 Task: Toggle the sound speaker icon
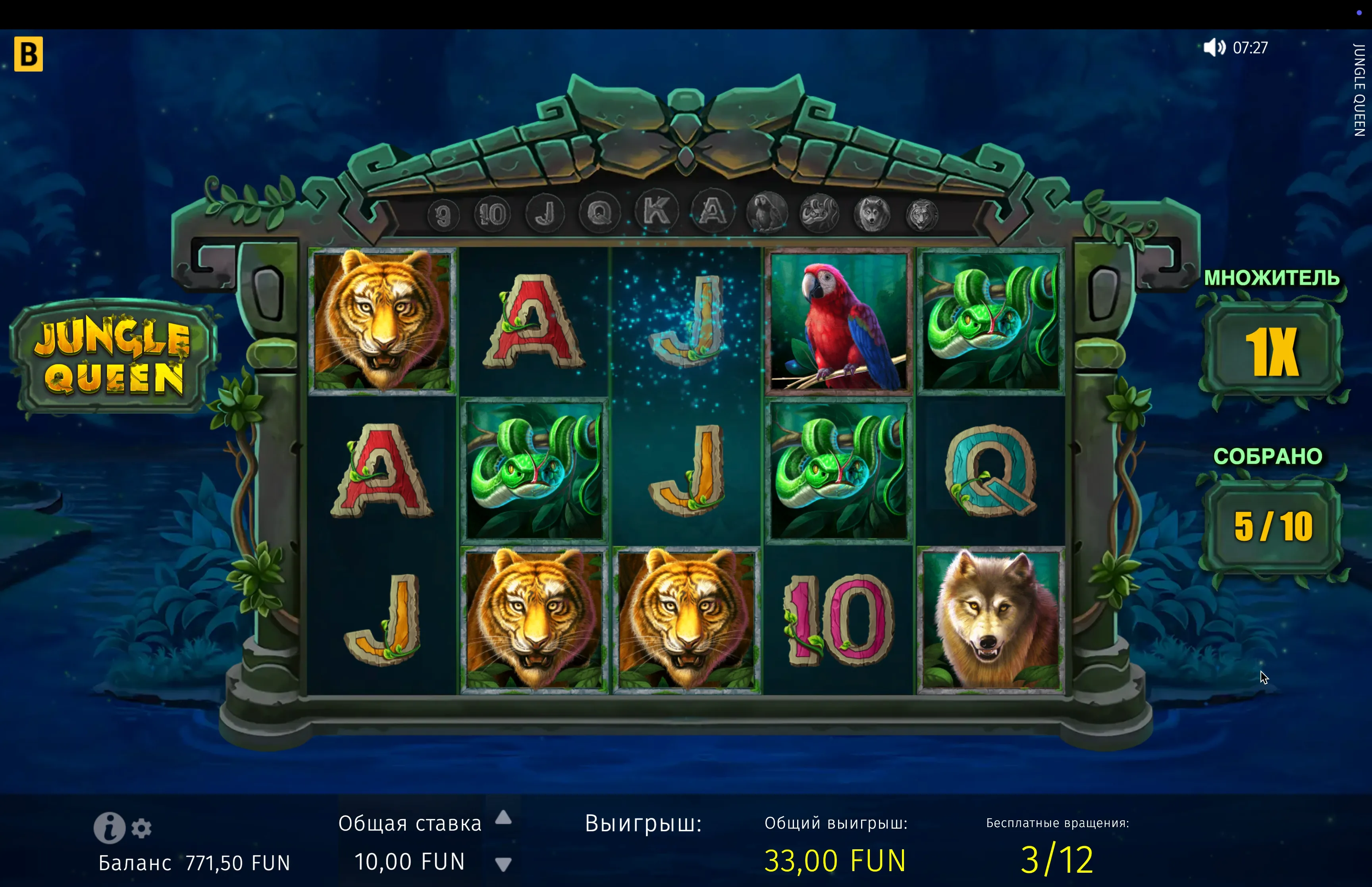[x=1214, y=47]
